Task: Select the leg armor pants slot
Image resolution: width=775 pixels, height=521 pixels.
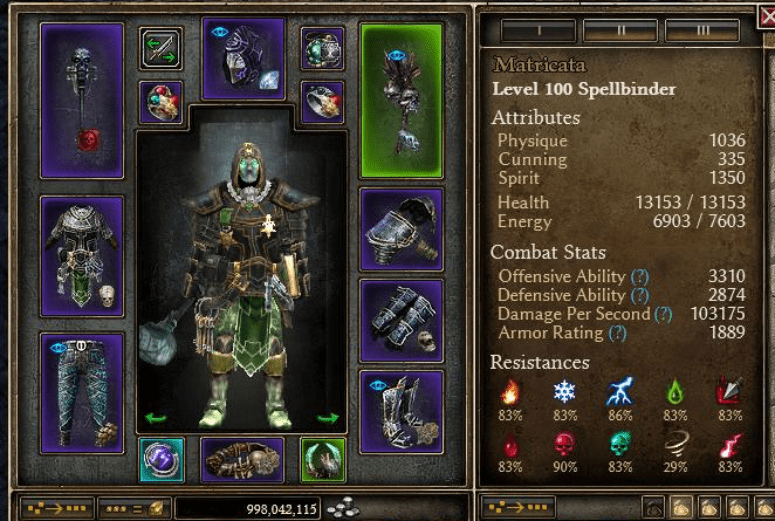Action: coord(82,392)
